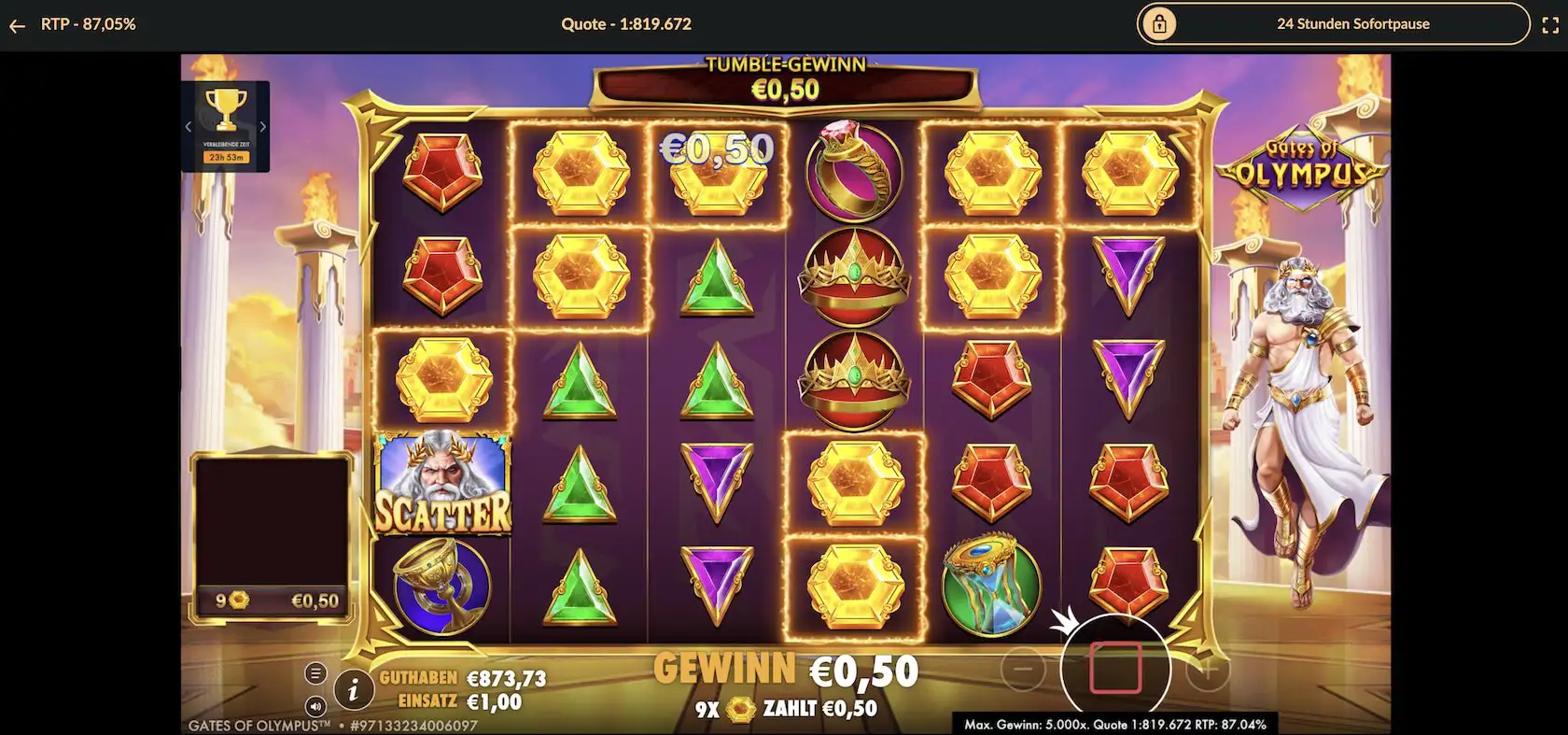Open the game info (i) button
Viewport: 1568px width, 735px height.
click(353, 690)
